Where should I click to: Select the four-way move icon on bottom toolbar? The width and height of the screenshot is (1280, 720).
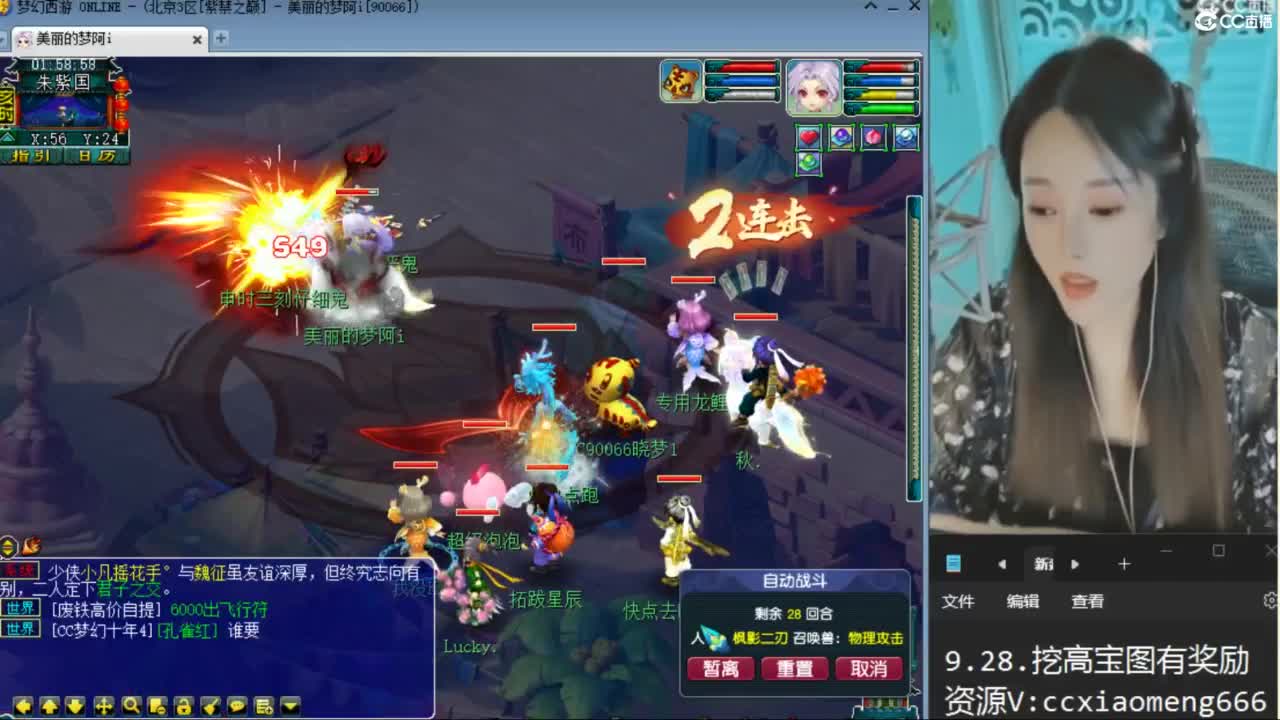(104, 705)
